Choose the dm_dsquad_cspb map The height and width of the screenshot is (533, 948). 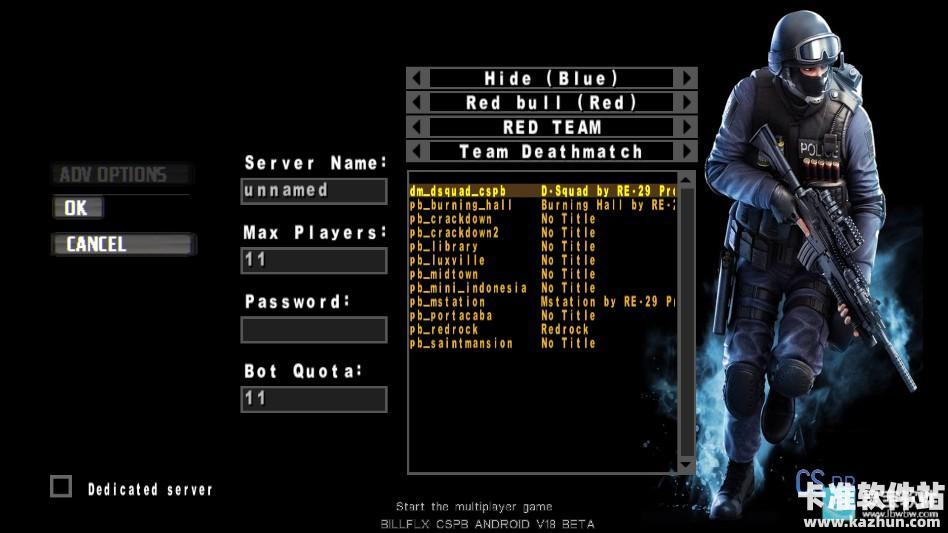point(458,191)
